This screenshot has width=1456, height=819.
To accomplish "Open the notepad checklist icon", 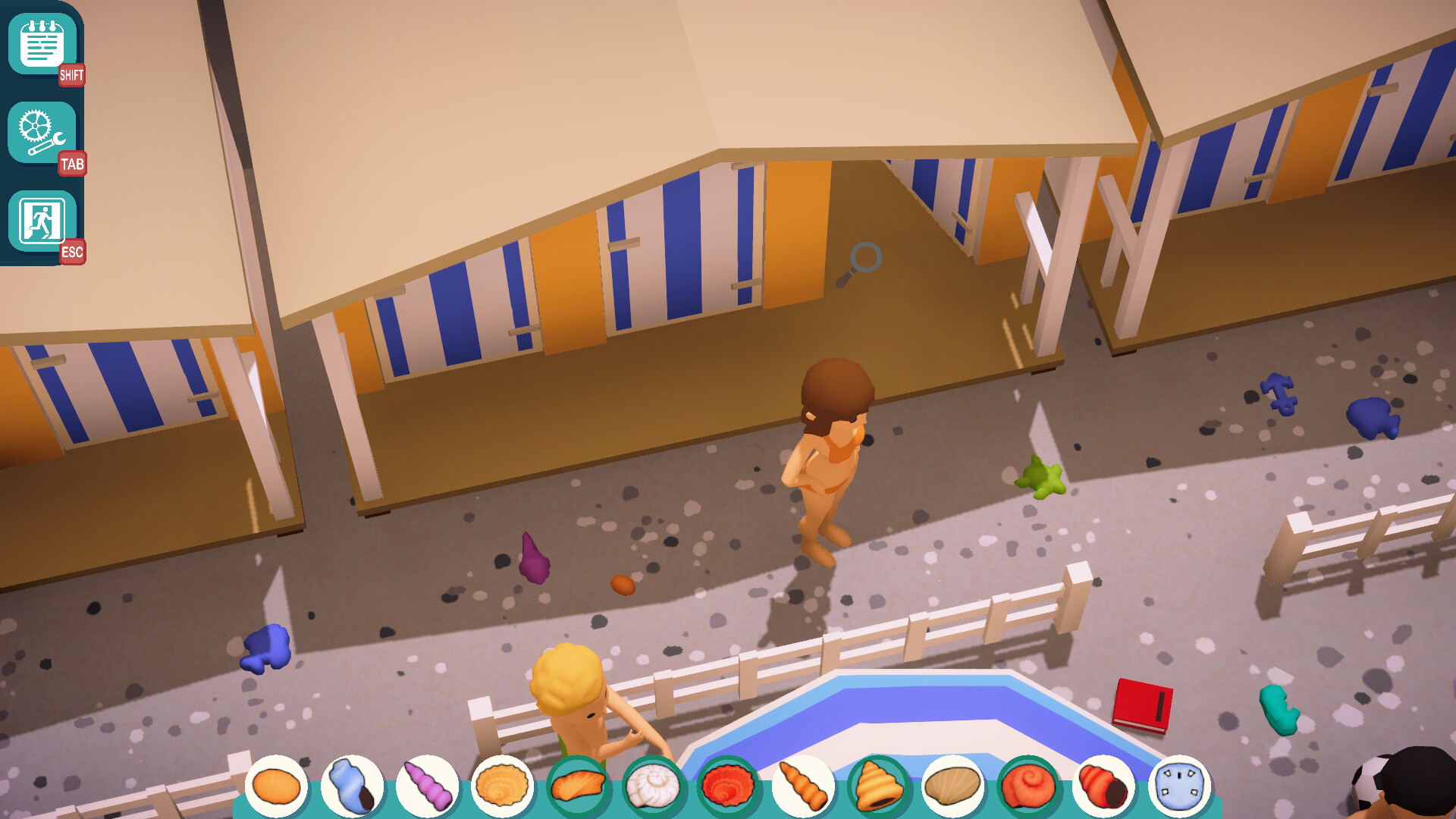I will point(42,44).
